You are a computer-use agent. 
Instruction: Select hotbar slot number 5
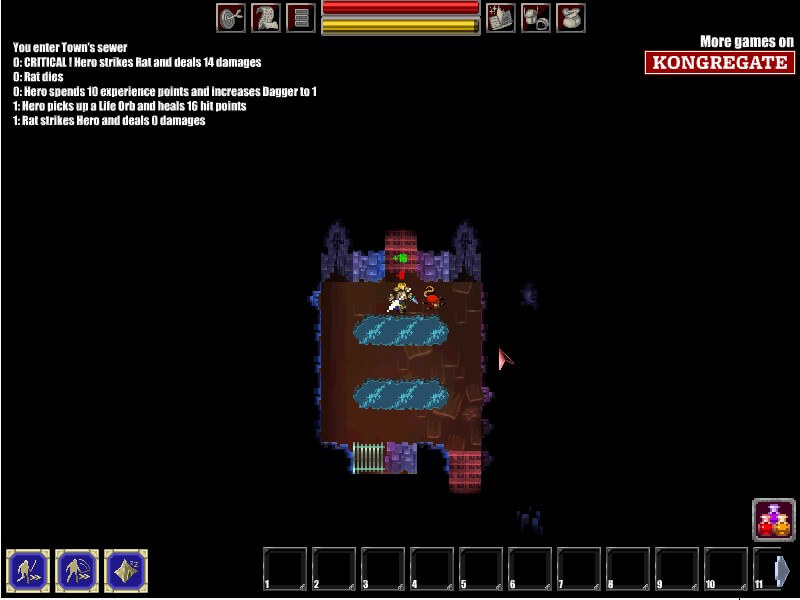(481, 569)
